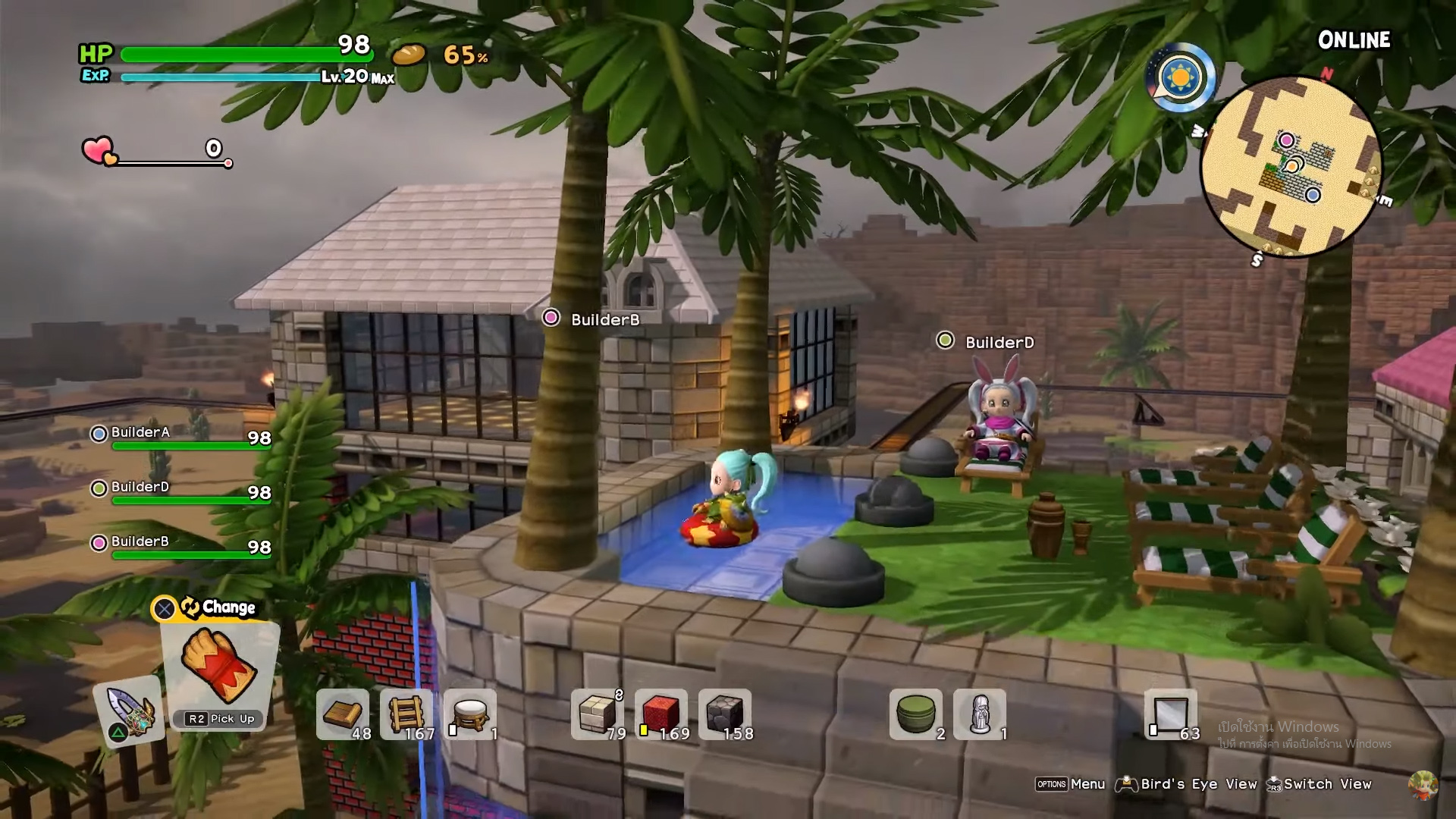Choose the round stool item slot

(470, 714)
